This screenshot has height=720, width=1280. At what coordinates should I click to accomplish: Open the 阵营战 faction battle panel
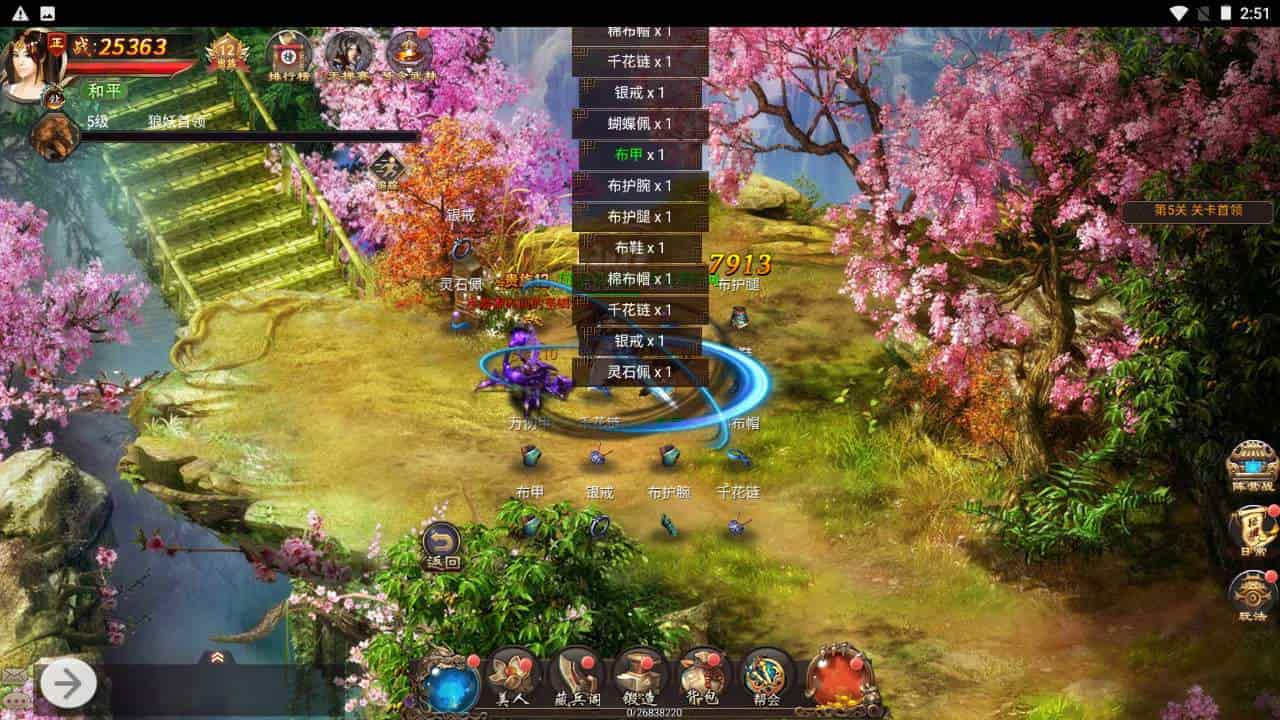pos(1251,460)
